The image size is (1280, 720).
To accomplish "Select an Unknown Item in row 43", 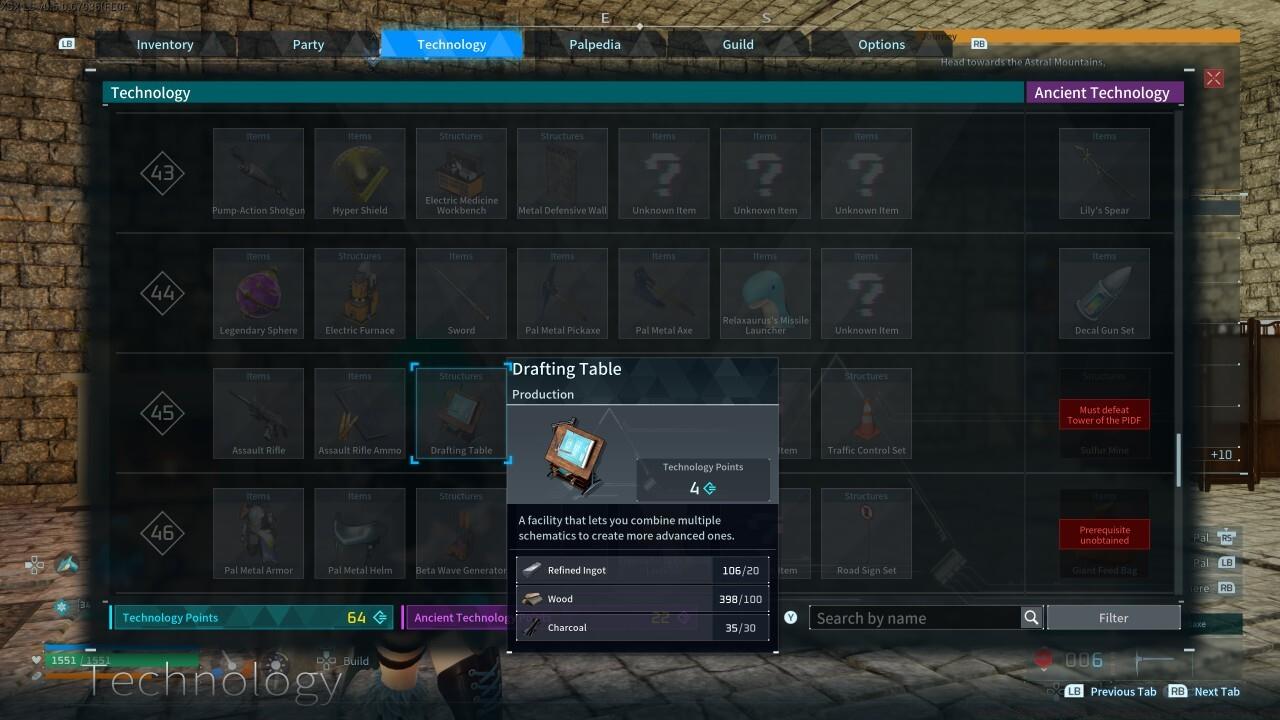I will (663, 172).
